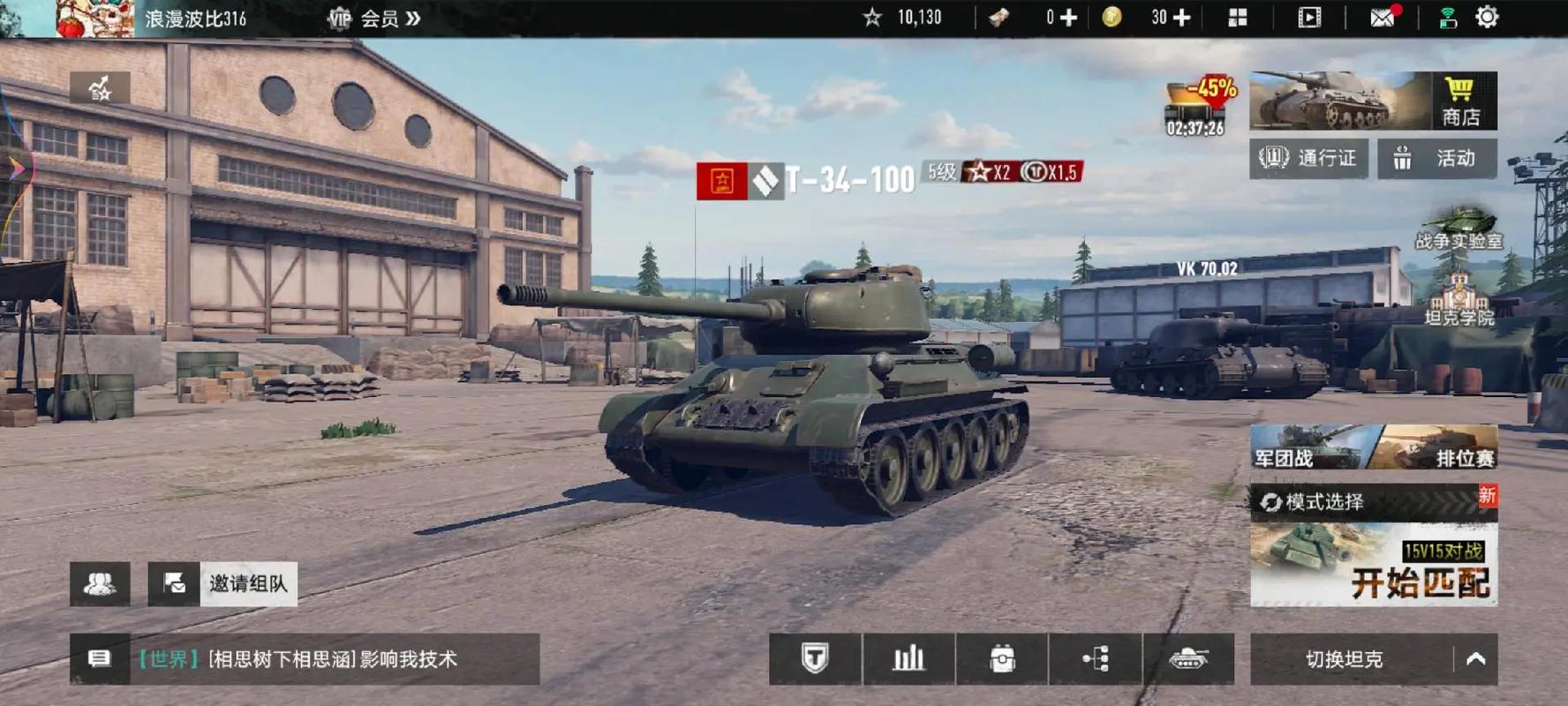Enter 军团战 legion battle mode
1568x706 pixels.
(1307, 448)
